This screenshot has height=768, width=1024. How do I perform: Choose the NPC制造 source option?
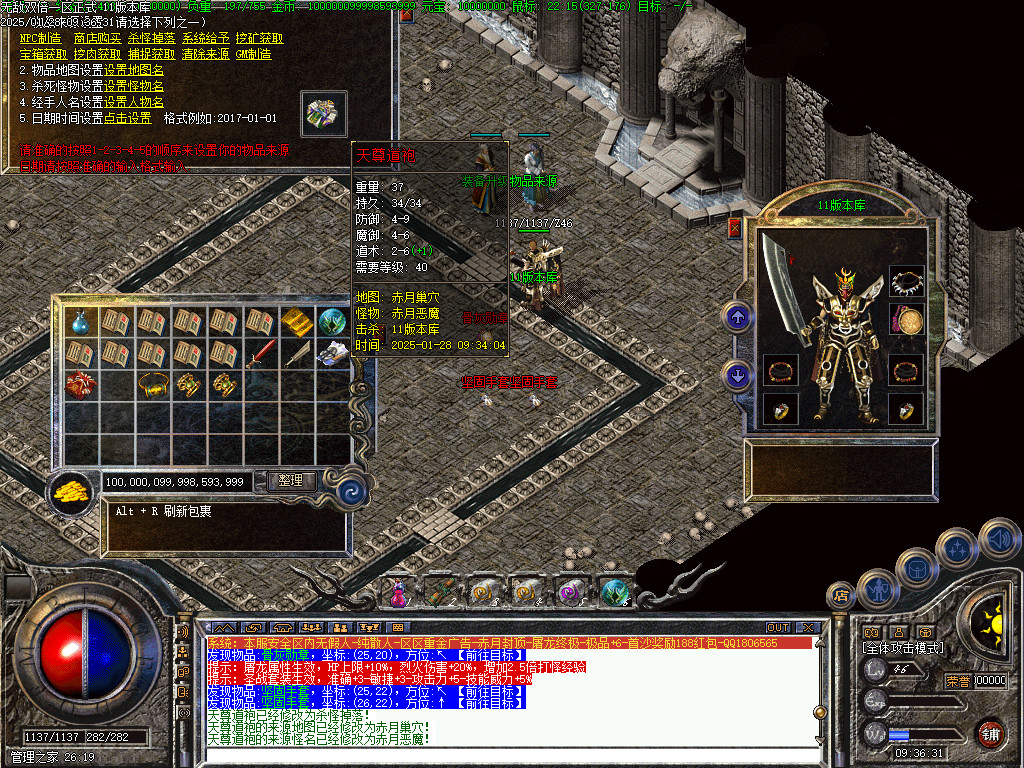(x=41, y=39)
